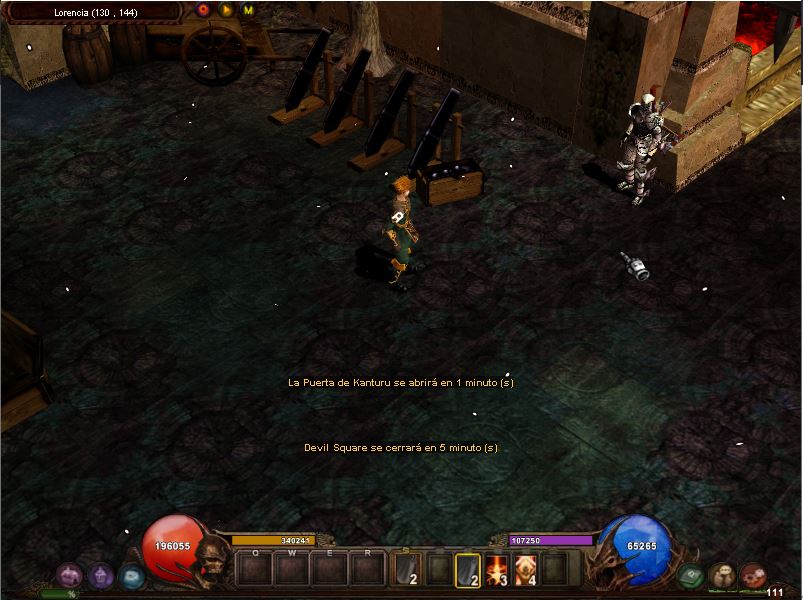803x600 pixels.
Task: Click the red circle button beside the location bar
Action: pyautogui.click(x=204, y=10)
